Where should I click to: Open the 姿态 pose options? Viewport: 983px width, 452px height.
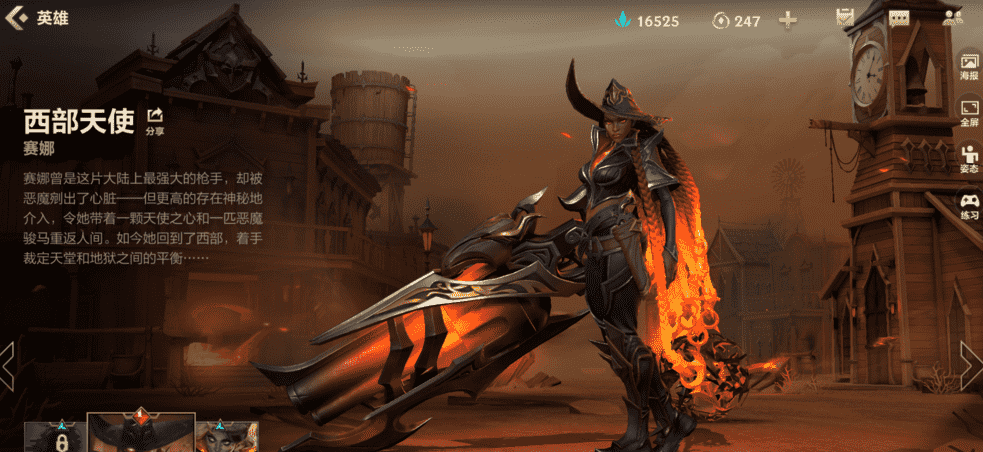(969, 159)
